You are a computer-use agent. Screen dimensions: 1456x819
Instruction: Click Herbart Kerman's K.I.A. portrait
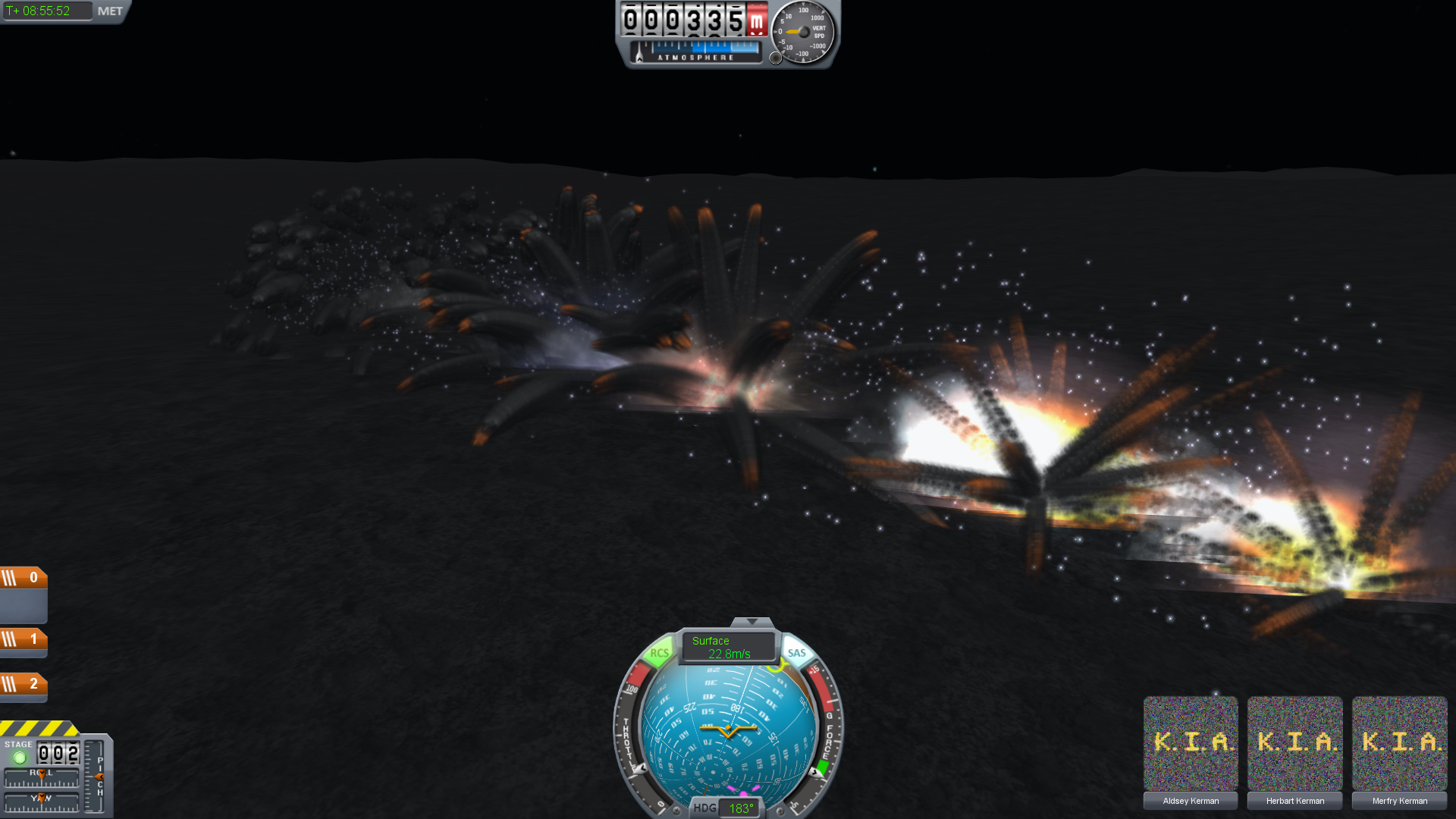pos(1295,743)
